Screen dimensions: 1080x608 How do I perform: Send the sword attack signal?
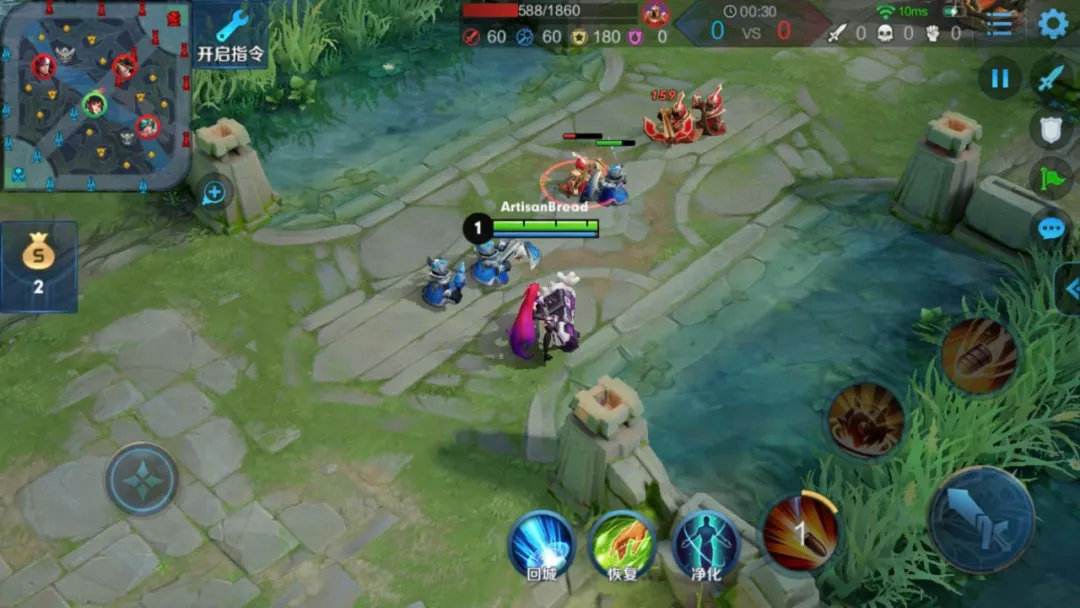[x=1050, y=78]
